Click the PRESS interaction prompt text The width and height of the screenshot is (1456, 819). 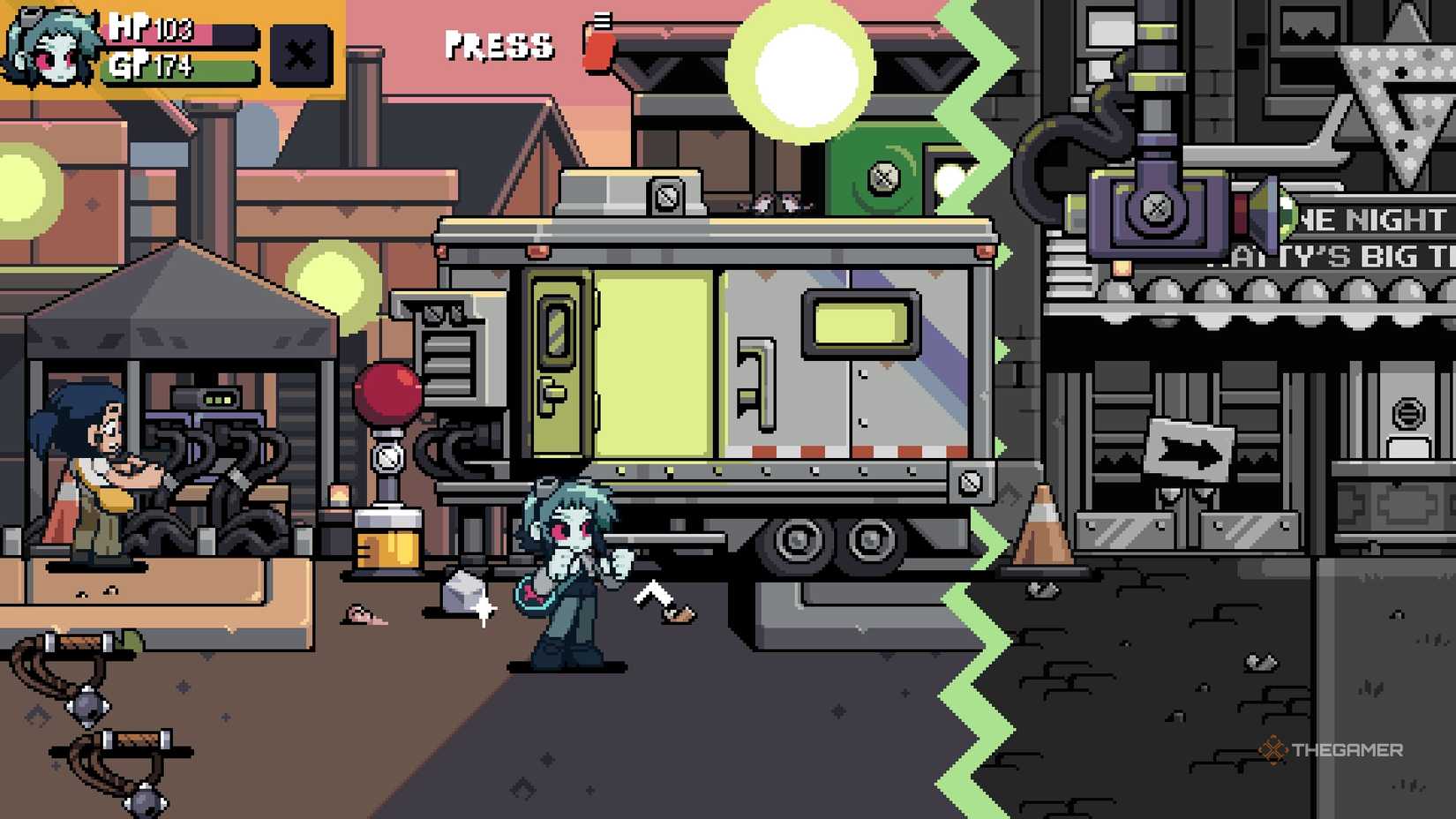499,46
